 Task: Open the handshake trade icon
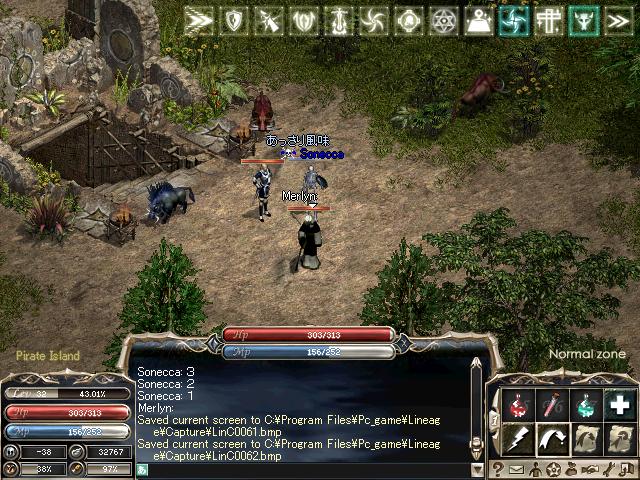(x=589, y=468)
